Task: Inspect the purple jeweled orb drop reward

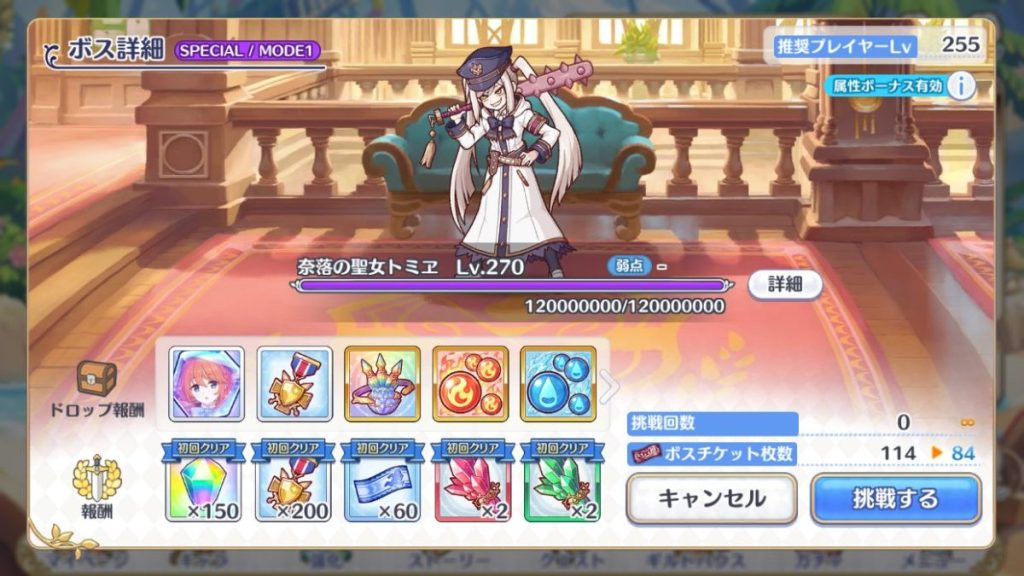Action: pos(382,383)
